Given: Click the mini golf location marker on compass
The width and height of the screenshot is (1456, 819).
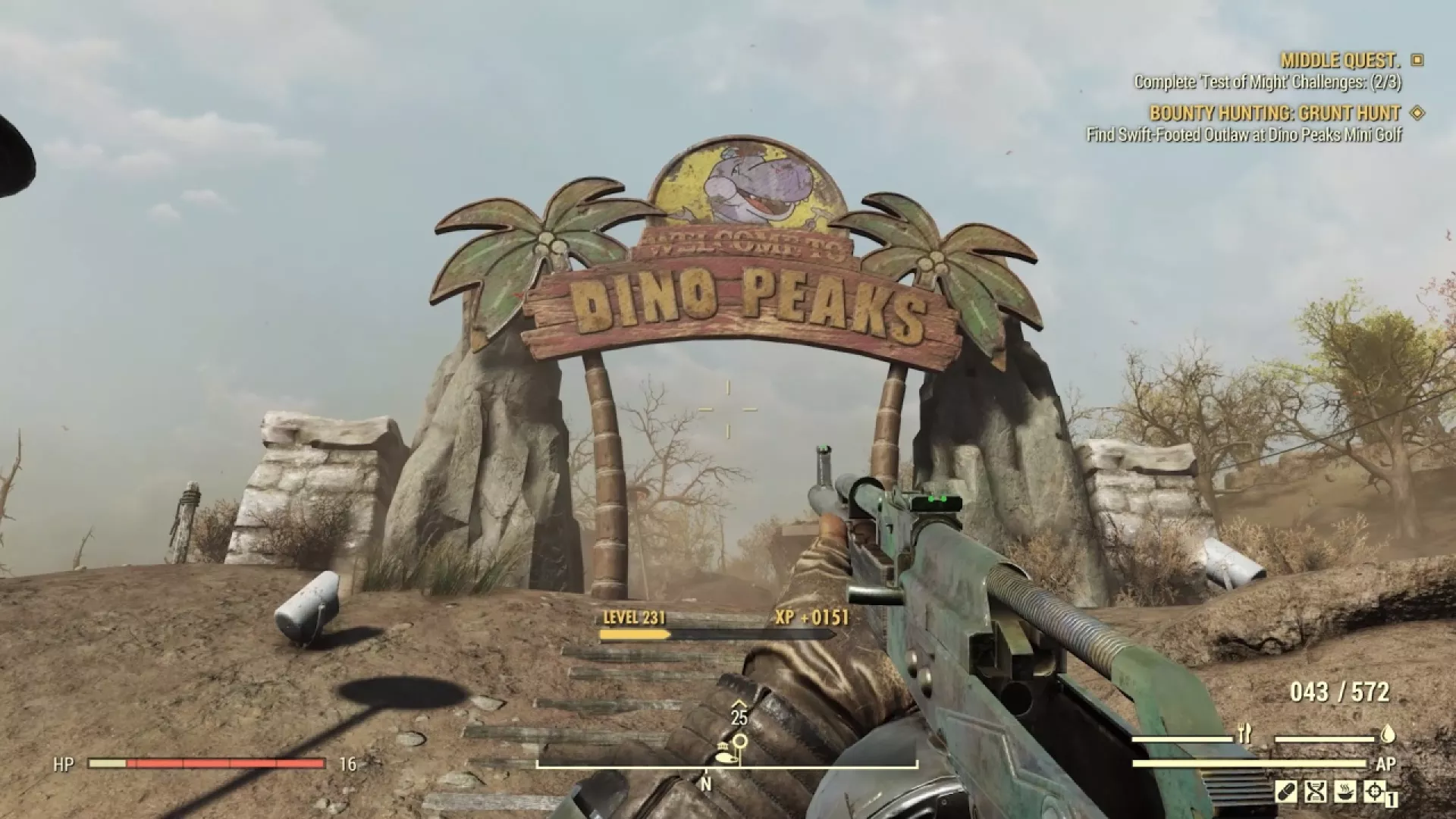Looking at the screenshot, I should [x=724, y=755].
